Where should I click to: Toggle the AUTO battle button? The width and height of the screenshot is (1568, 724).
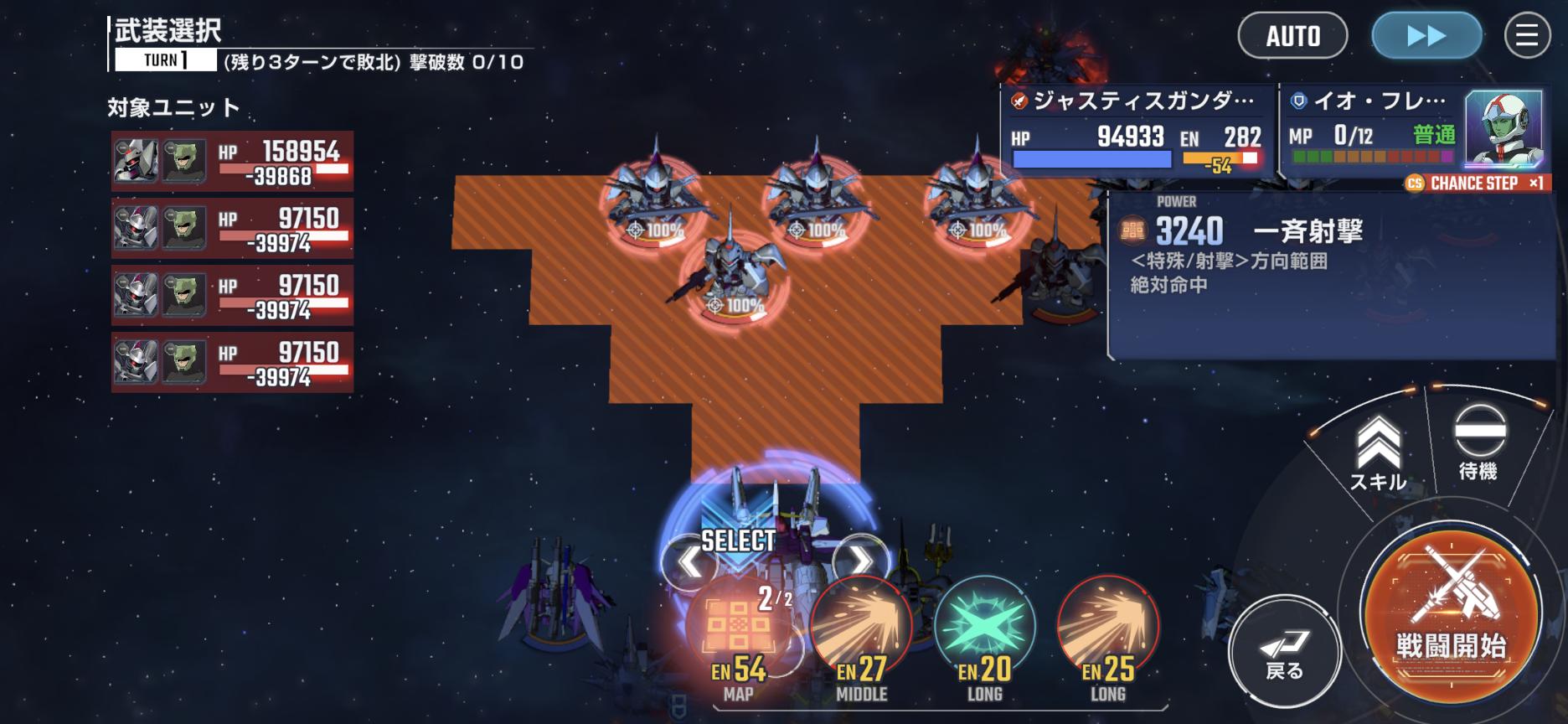tap(1292, 36)
